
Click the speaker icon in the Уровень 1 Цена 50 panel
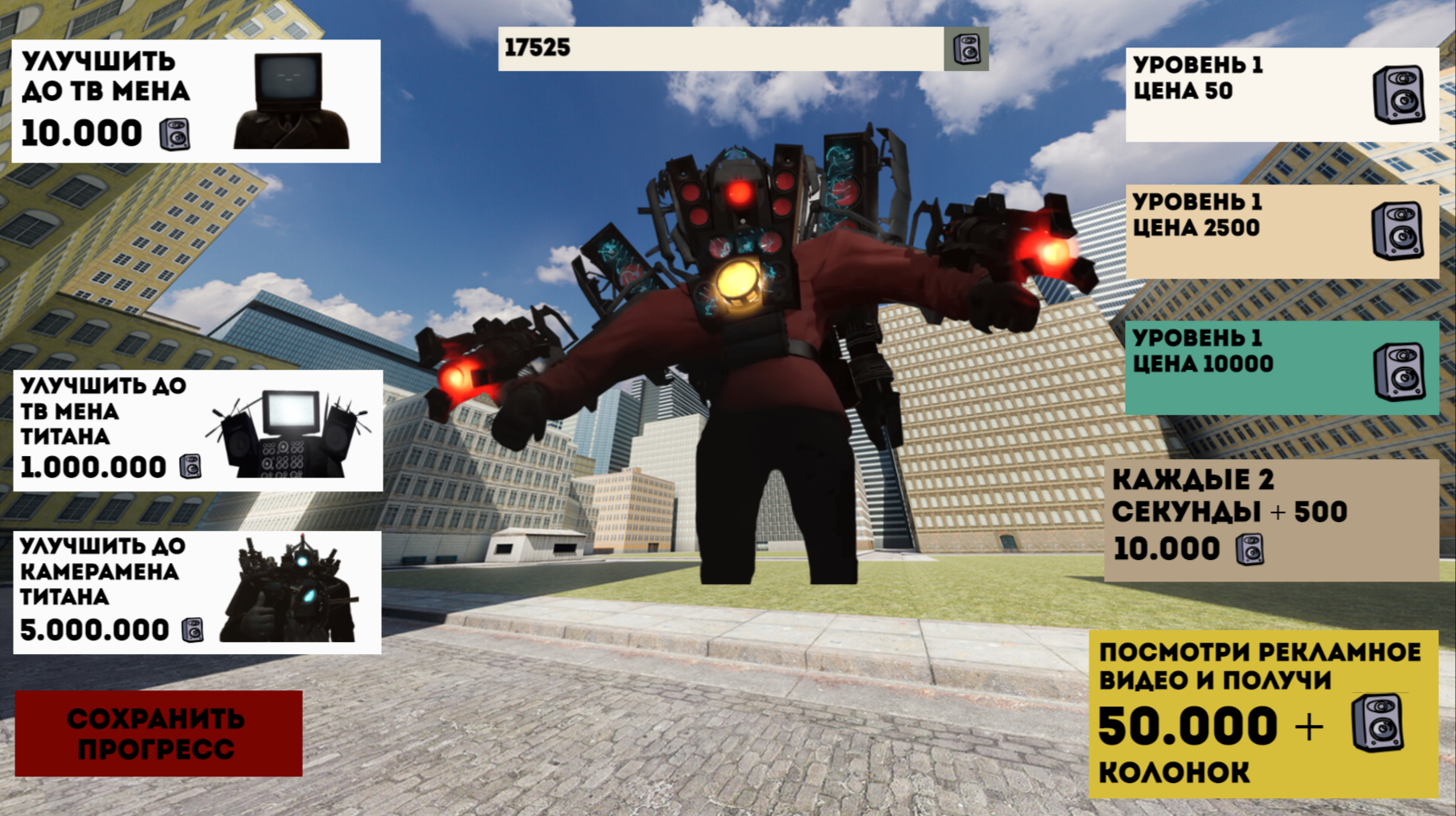1400,91
